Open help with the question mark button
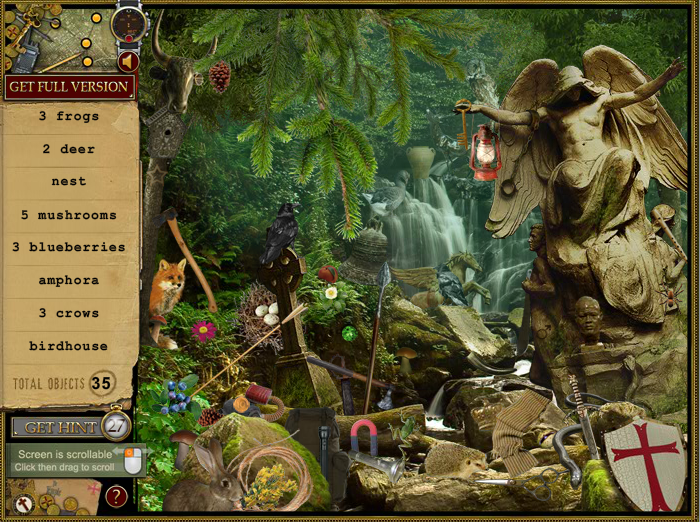 (x=117, y=495)
